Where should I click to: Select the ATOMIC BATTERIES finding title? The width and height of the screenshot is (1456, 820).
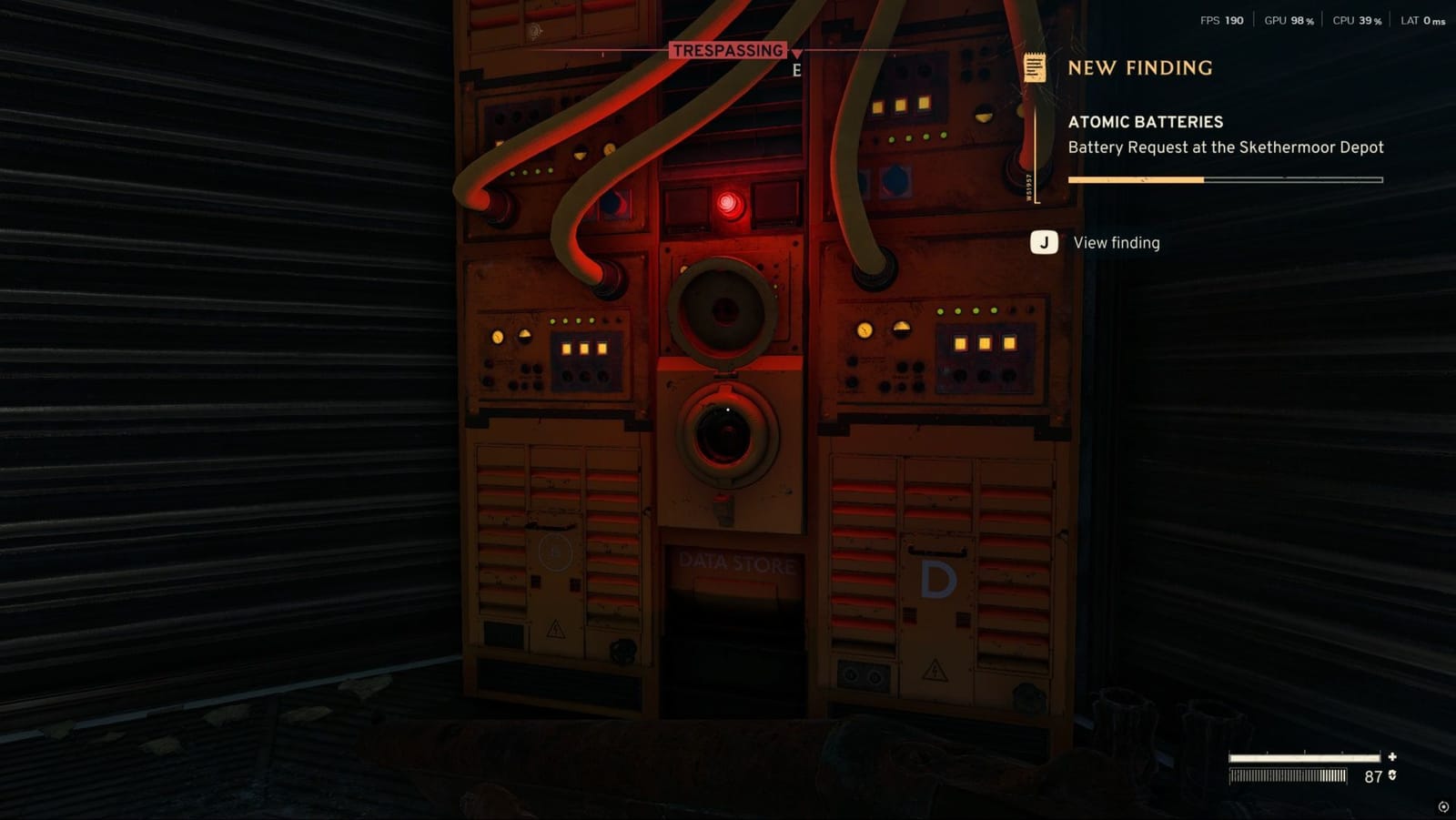pyautogui.click(x=1146, y=121)
